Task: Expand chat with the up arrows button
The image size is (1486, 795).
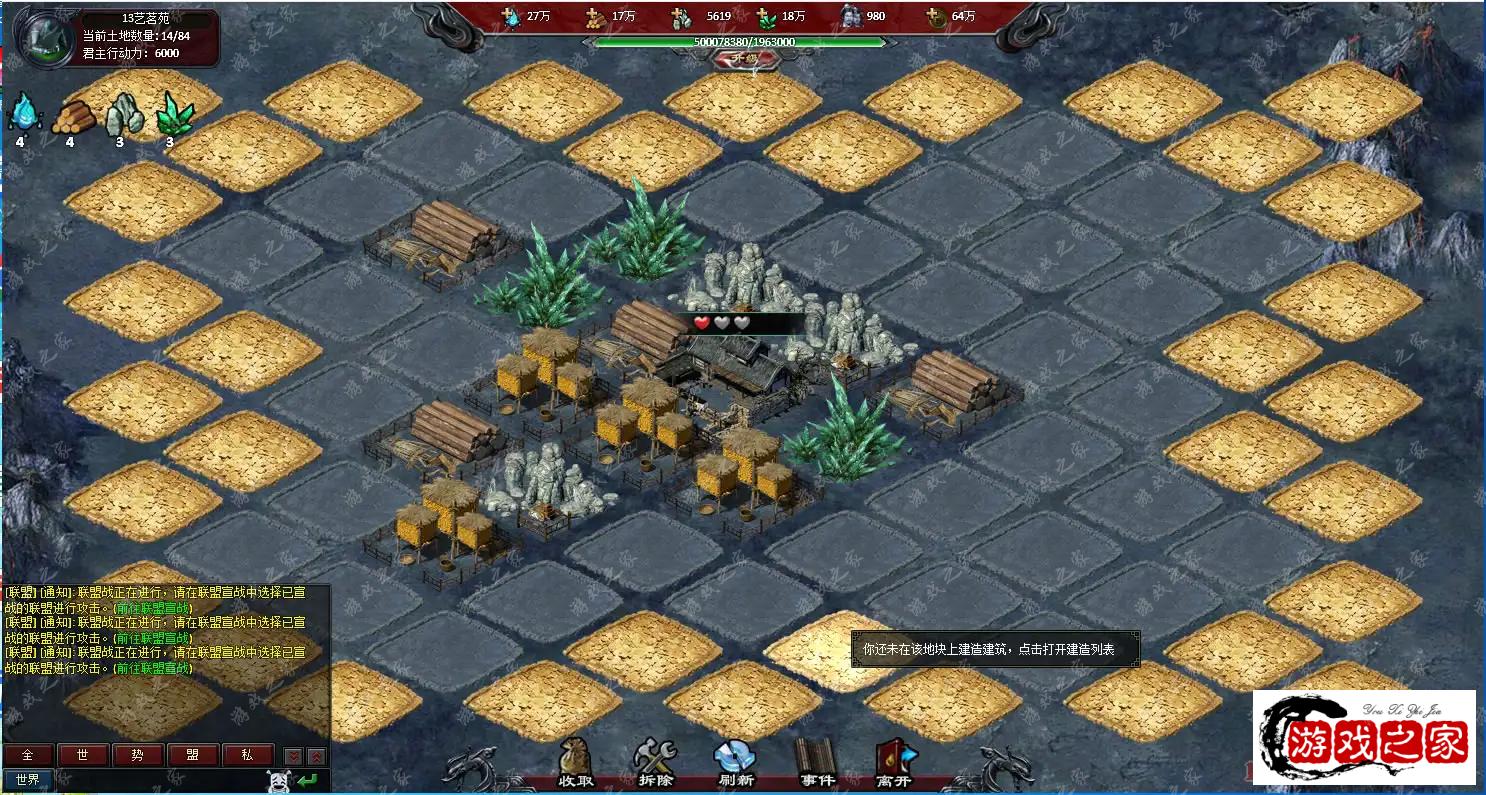Action: point(316,756)
